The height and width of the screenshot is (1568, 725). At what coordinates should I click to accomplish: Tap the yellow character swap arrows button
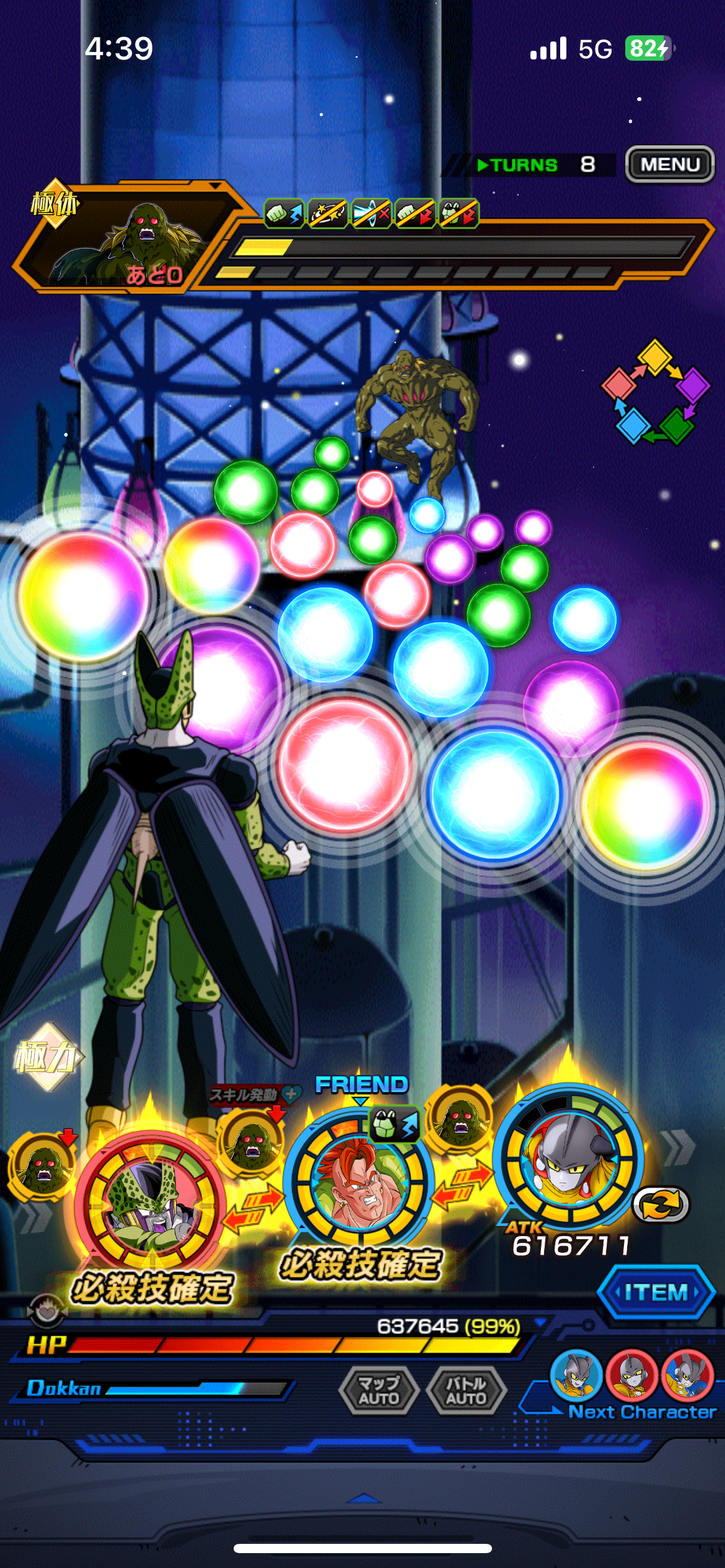tap(661, 1204)
